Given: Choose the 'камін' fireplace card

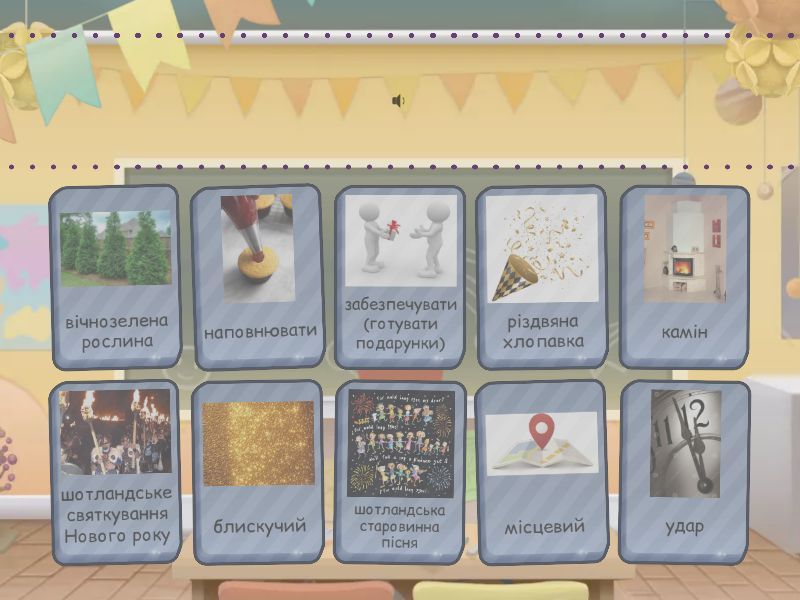Looking at the screenshot, I should click(x=685, y=277).
